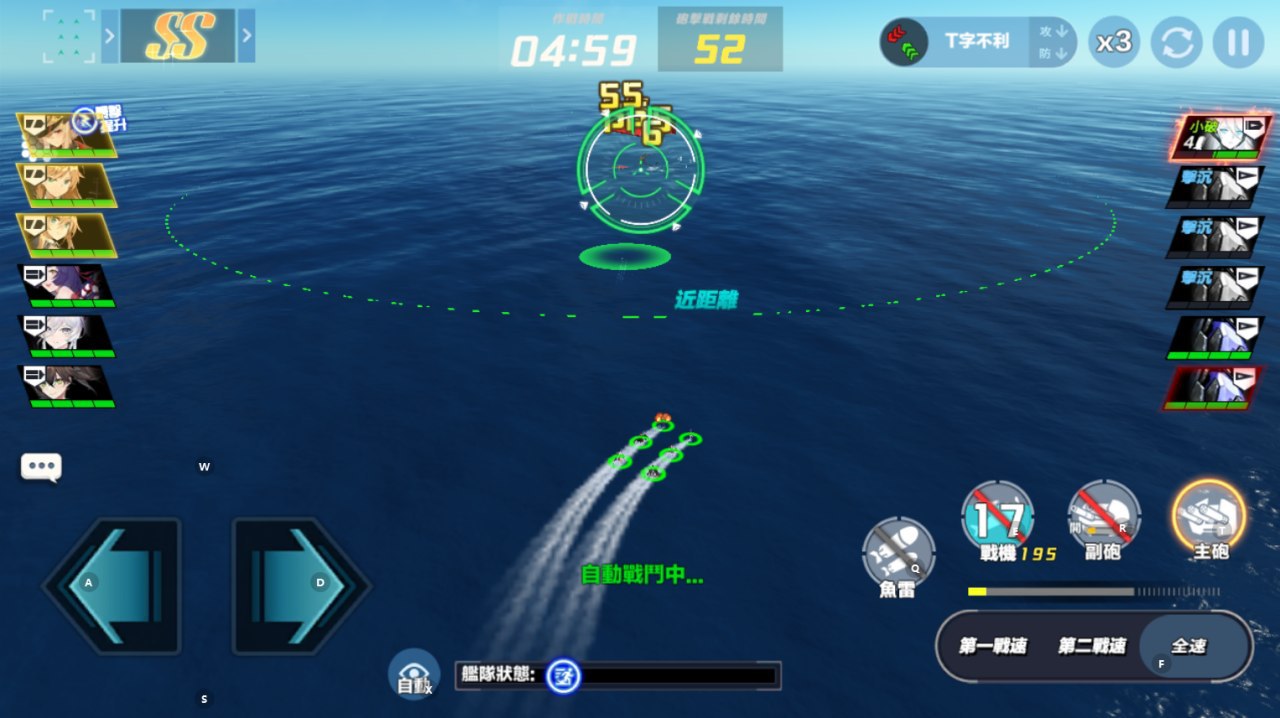Select 第一戰速 speed
Image resolution: width=1280 pixels, height=718 pixels.
coord(992,646)
